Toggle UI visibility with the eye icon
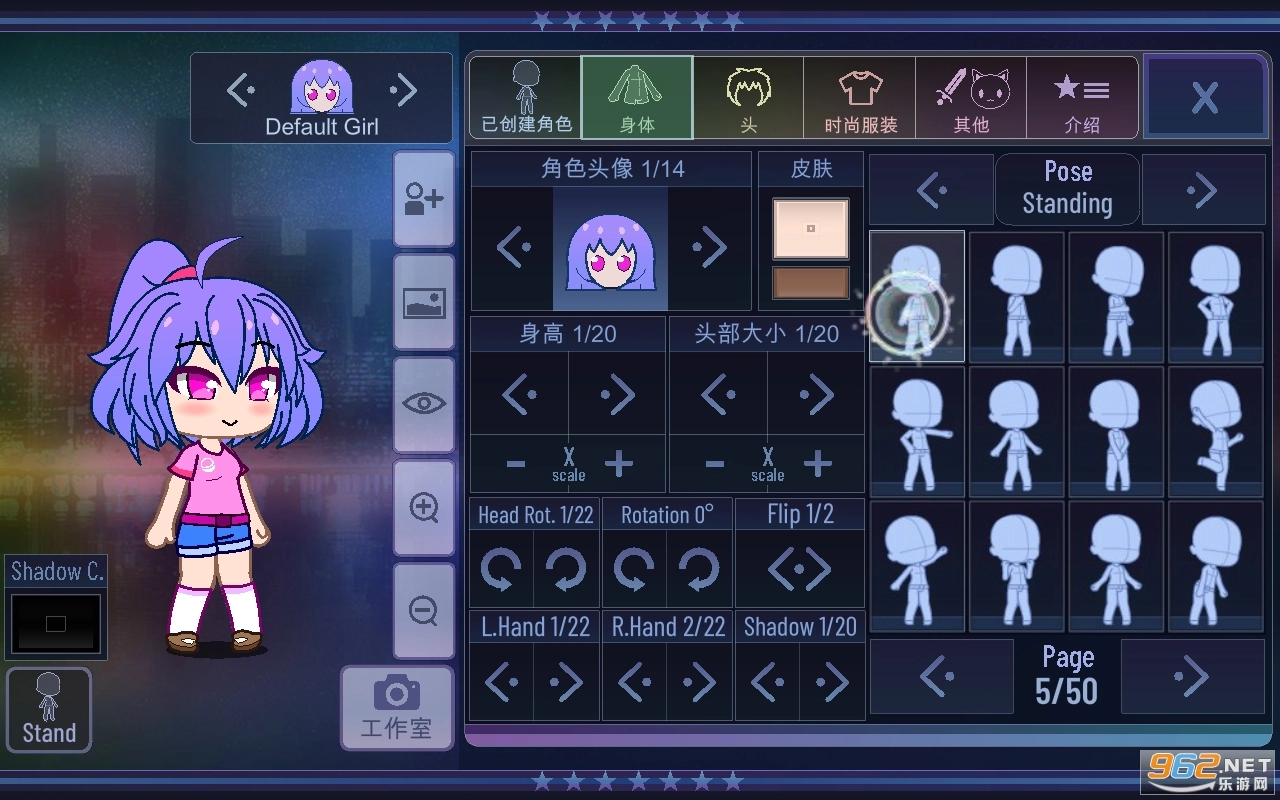 (x=424, y=404)
